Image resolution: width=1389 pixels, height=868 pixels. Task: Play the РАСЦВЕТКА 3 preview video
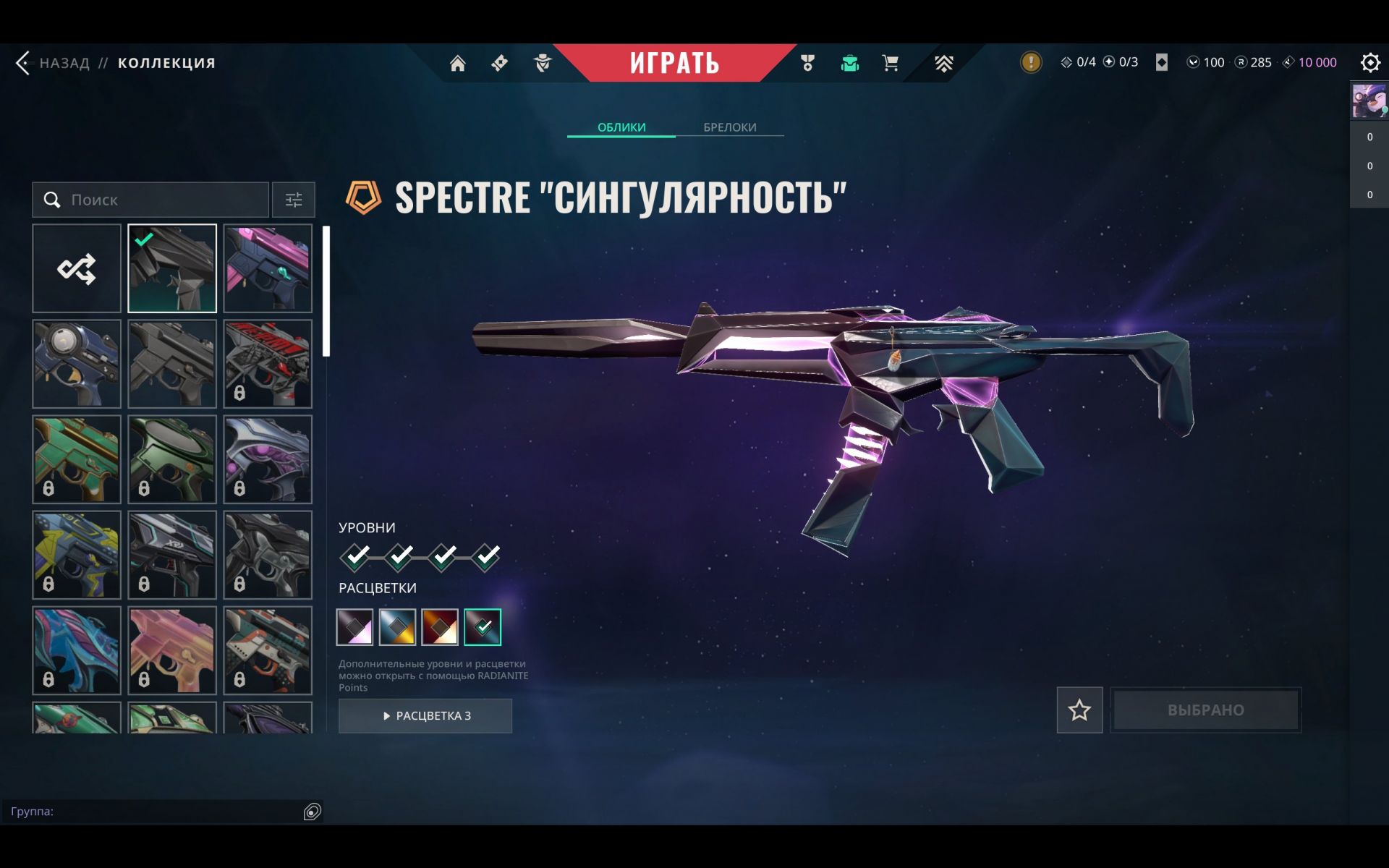[425, 715]
